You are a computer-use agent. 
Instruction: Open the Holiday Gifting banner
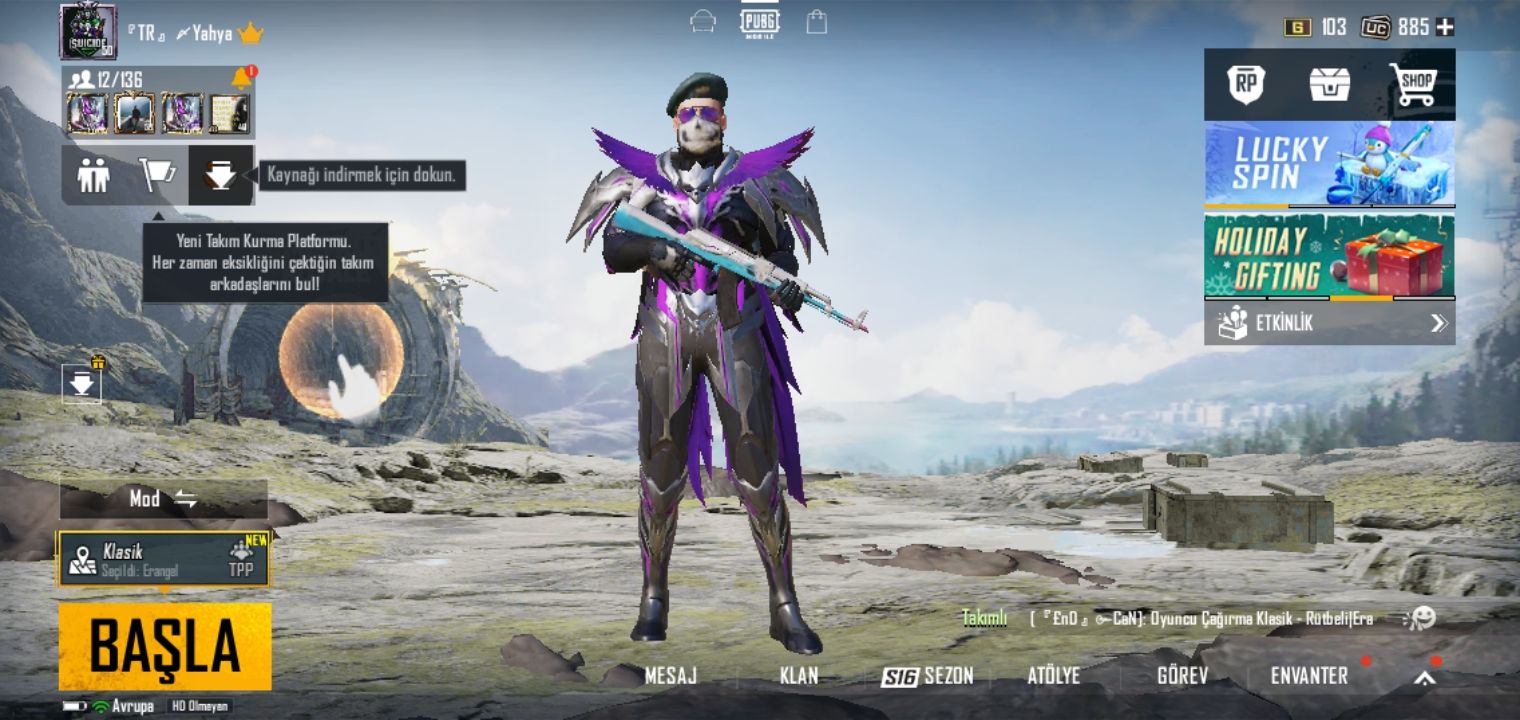click(x=1329, y=256)
